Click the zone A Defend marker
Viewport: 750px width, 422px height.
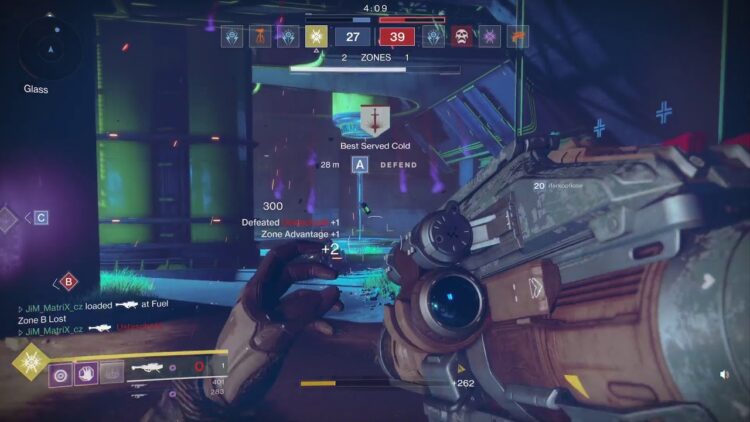pos(359,164)
